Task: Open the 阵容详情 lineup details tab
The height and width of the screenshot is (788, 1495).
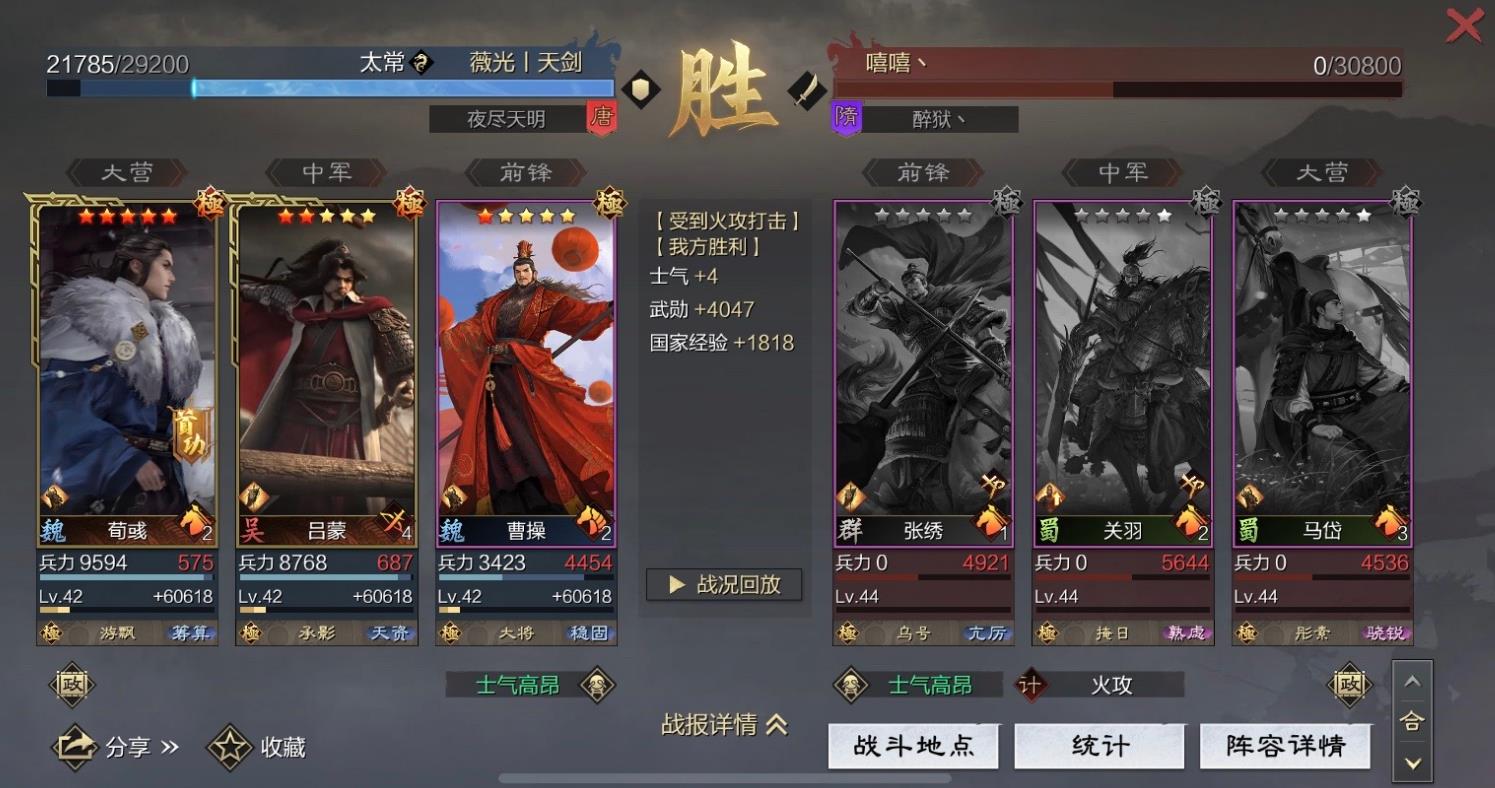Action: (x=1285, y=745)
